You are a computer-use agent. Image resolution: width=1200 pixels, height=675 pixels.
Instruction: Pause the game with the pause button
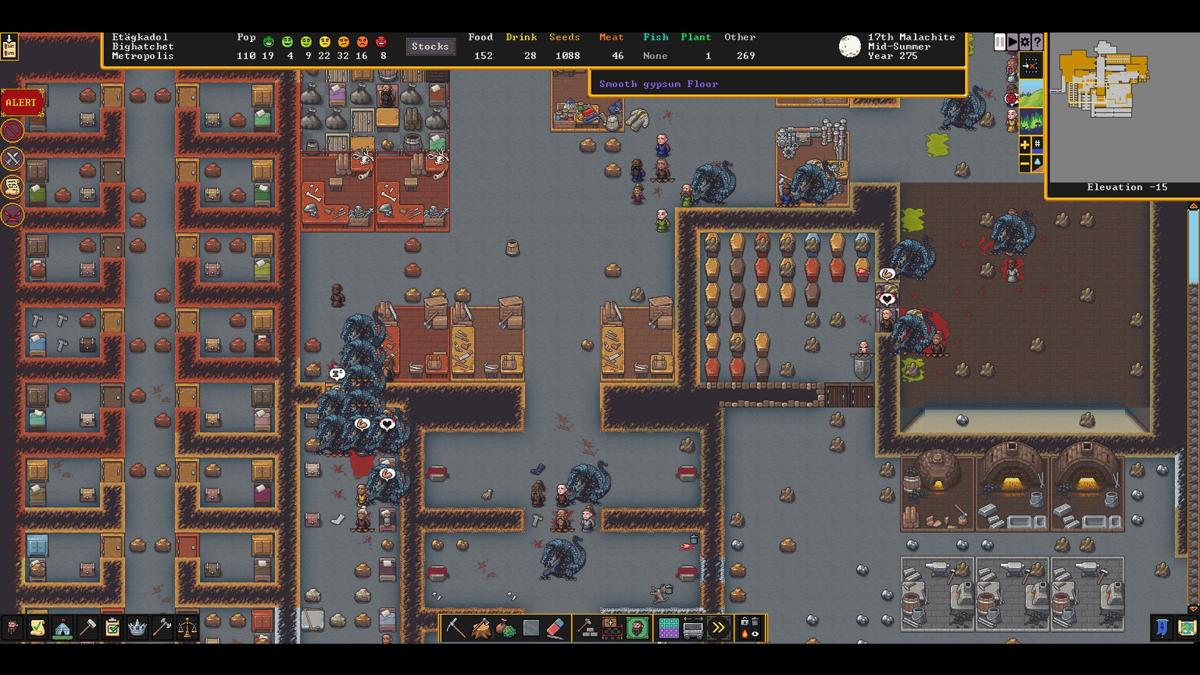point(999,42)
